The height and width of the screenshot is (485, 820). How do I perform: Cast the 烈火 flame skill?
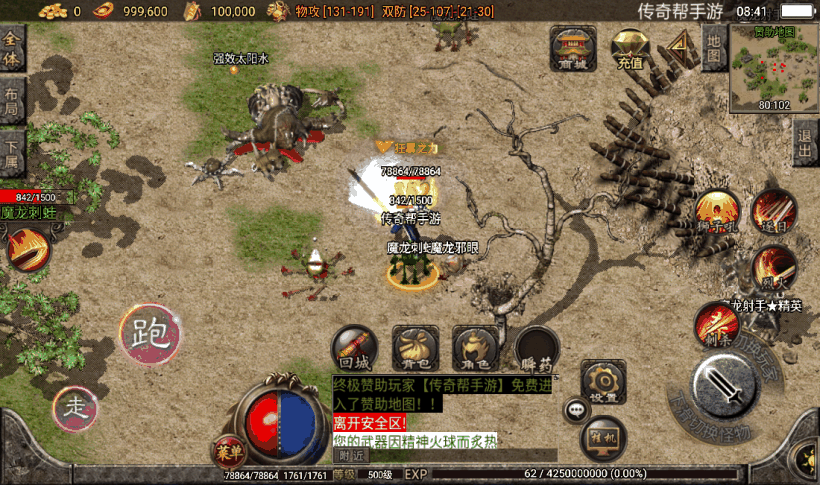(774, 266)
